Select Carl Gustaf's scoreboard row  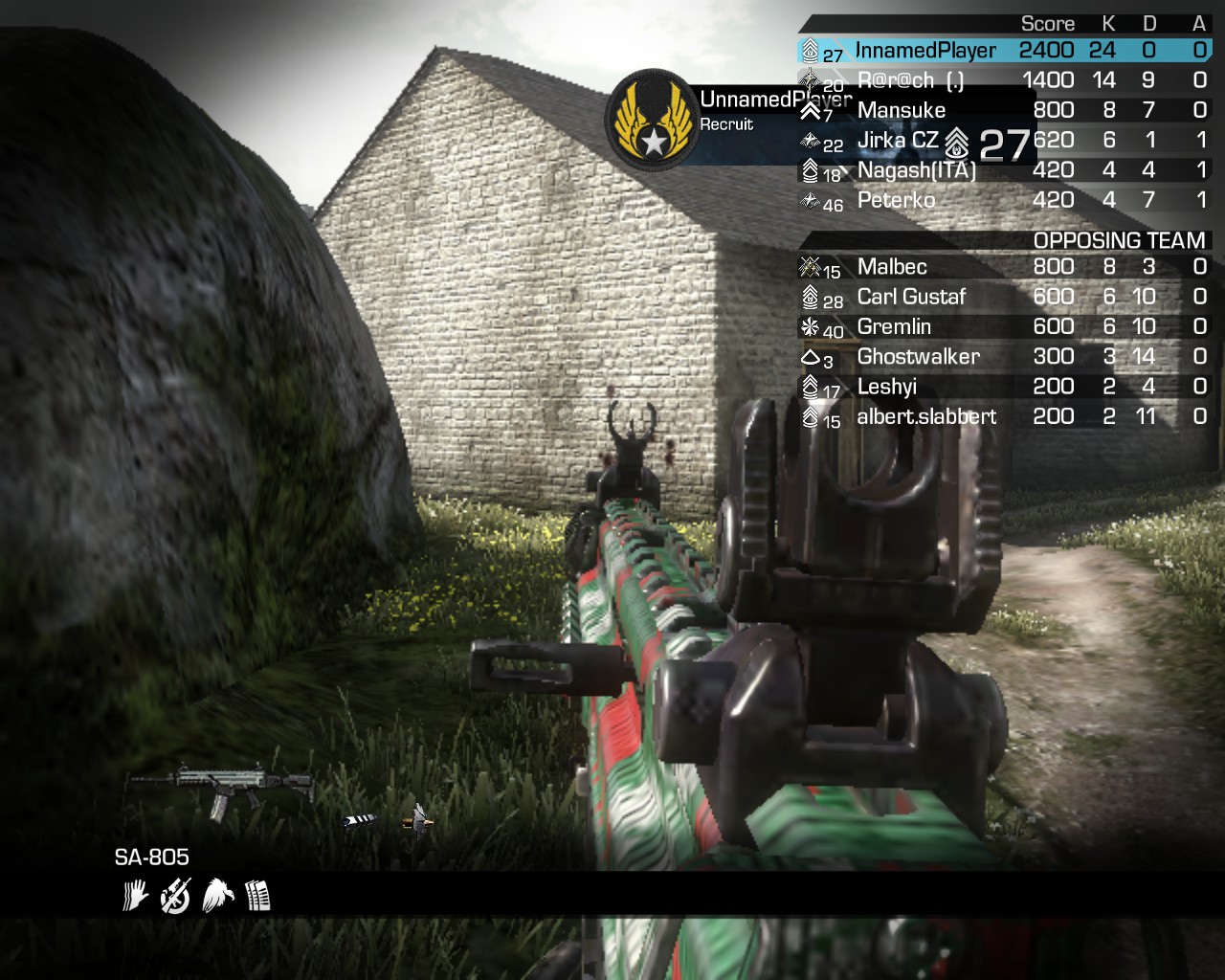point(911,298)
